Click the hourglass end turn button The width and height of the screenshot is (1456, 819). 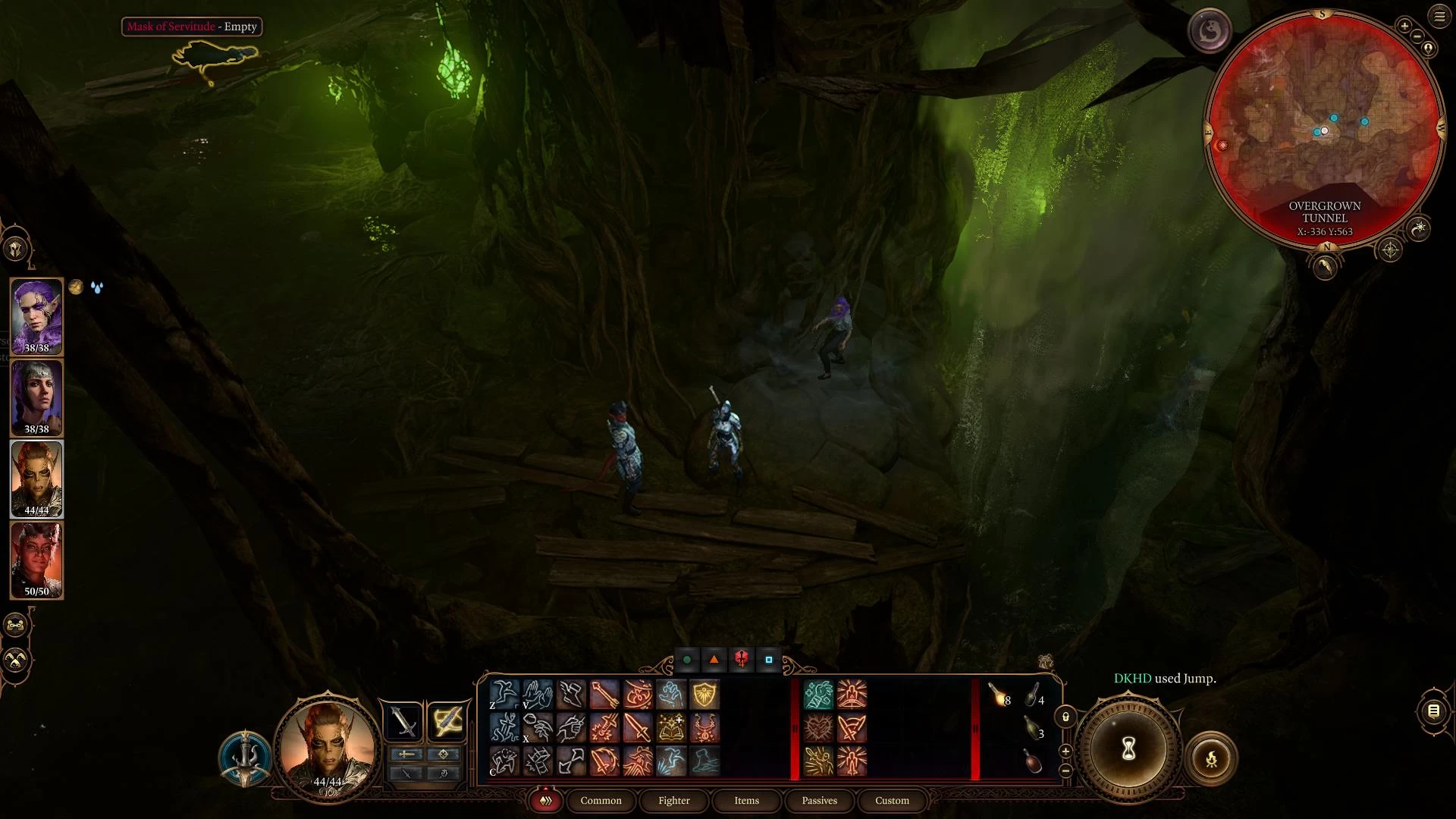click(1128, 750)
